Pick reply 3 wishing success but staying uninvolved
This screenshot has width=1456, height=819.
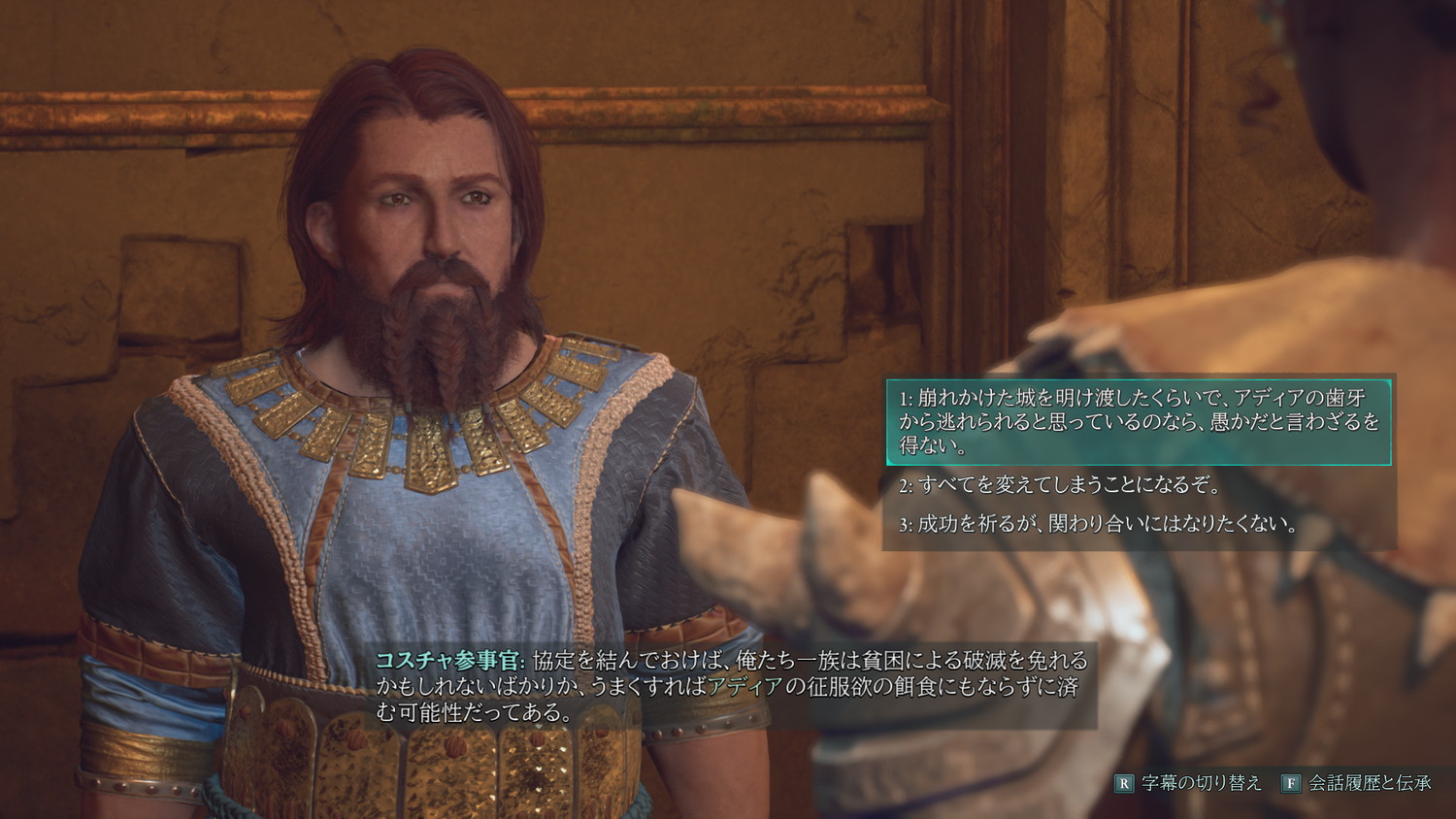pyautogui.click(x=1099, y=525)
